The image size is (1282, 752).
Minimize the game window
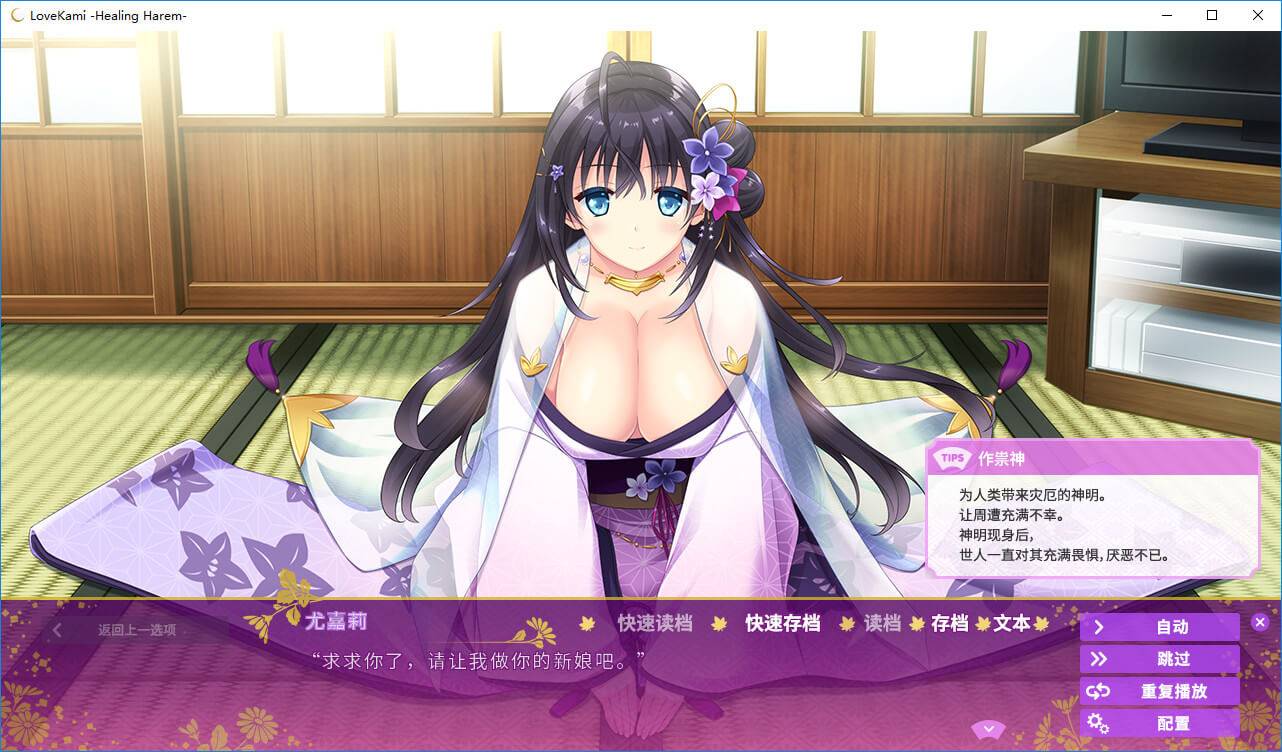[x=1166, y=15]
